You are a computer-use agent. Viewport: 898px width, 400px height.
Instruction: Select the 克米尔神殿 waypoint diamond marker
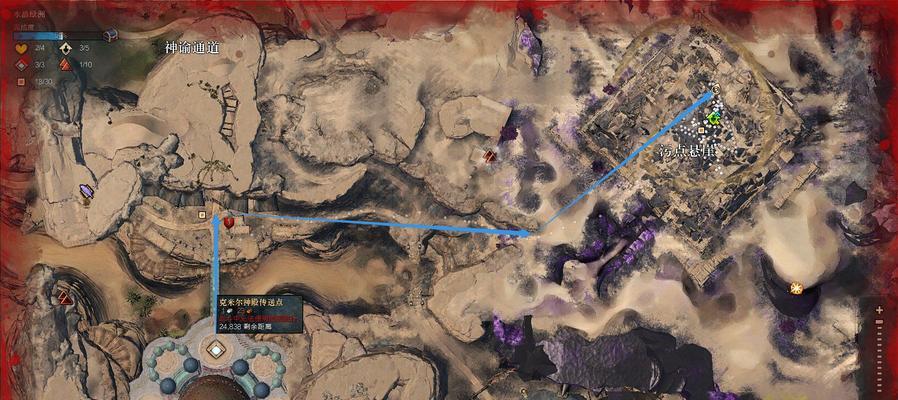coord(215,350)
